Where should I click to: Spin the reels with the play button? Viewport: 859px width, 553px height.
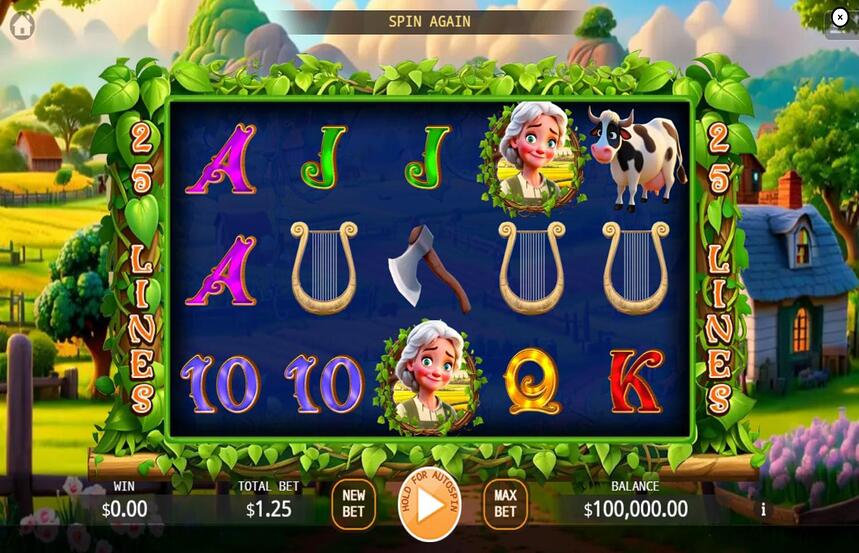click(x=430, y=504)
